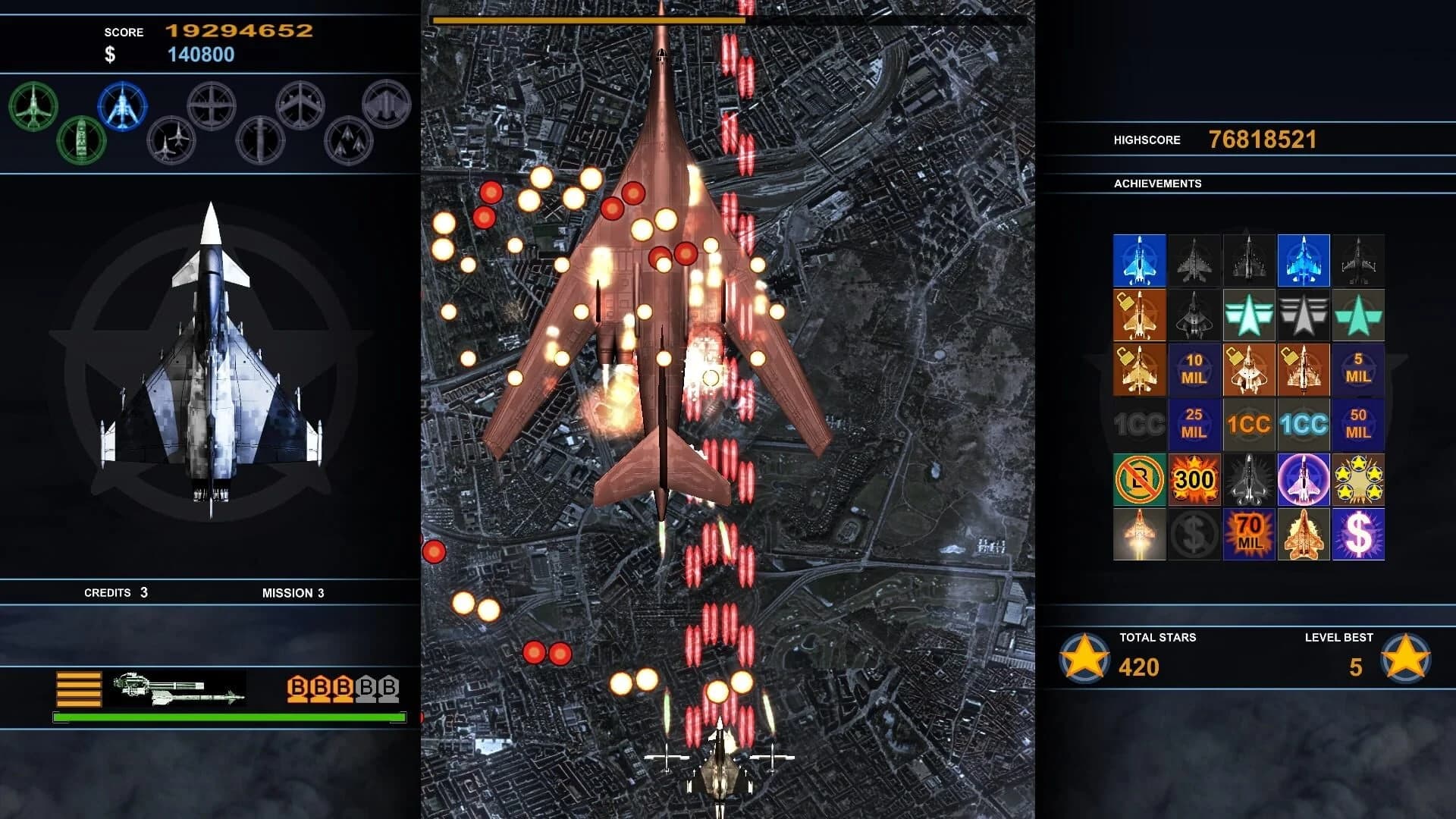1456x819 pixels.
Task: Select the blue highlighted boss target icon
Action: 122,107
